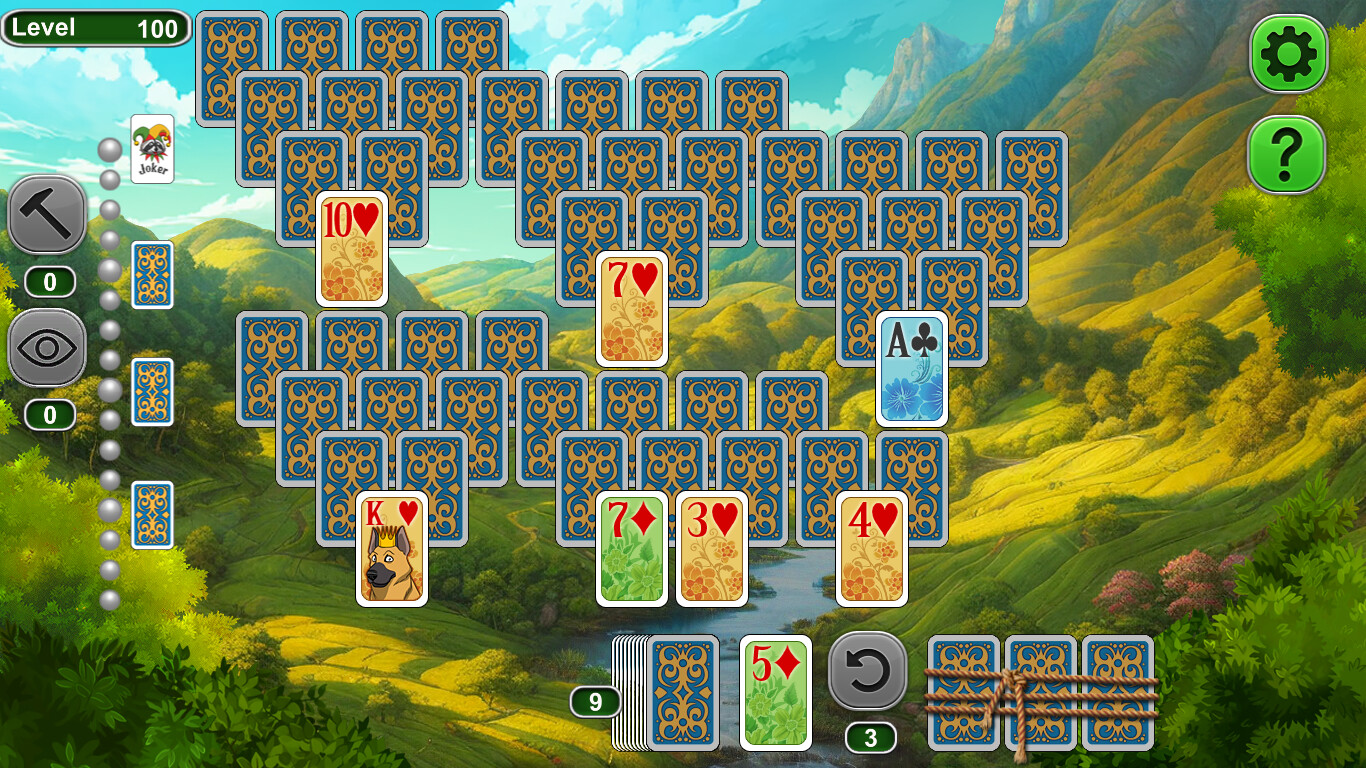This screenshot has width=1366, height=768.
Task: Select the 4 of Hearts
Action: (873, 548)
